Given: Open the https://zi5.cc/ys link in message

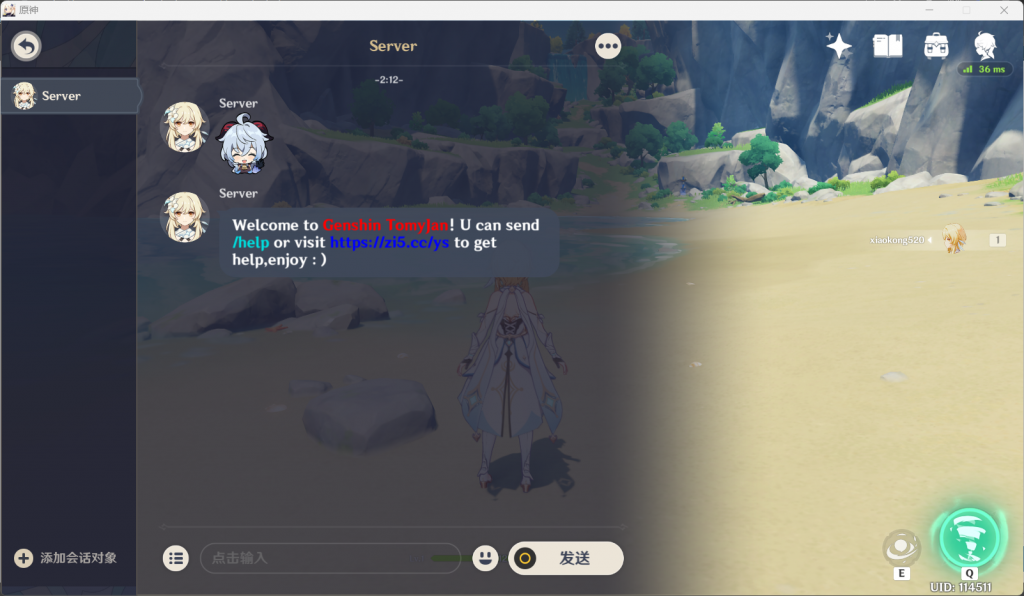Looking at the screenshot, I should coord(389,243).
